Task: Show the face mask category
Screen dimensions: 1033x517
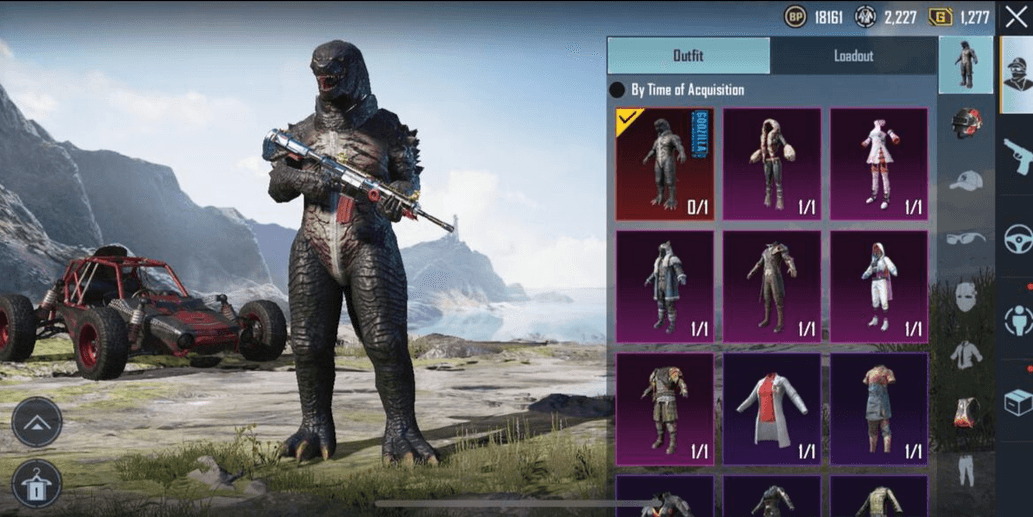Action: pos(965,296)
